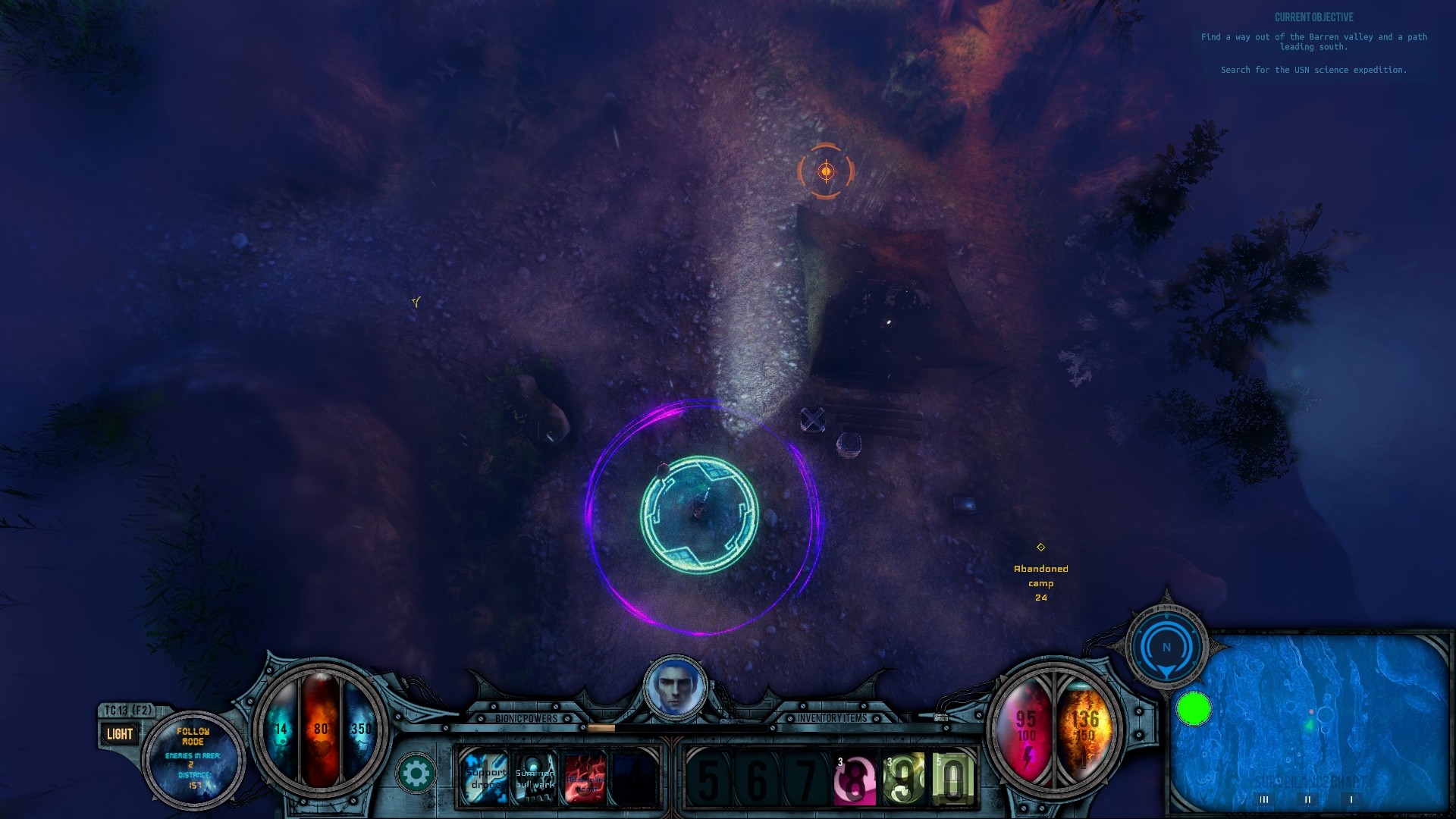1456x819 pixels.
Task: Toggle the LIGHT on the companion panel
Action: pyautogui.click(x=119, y=733)
